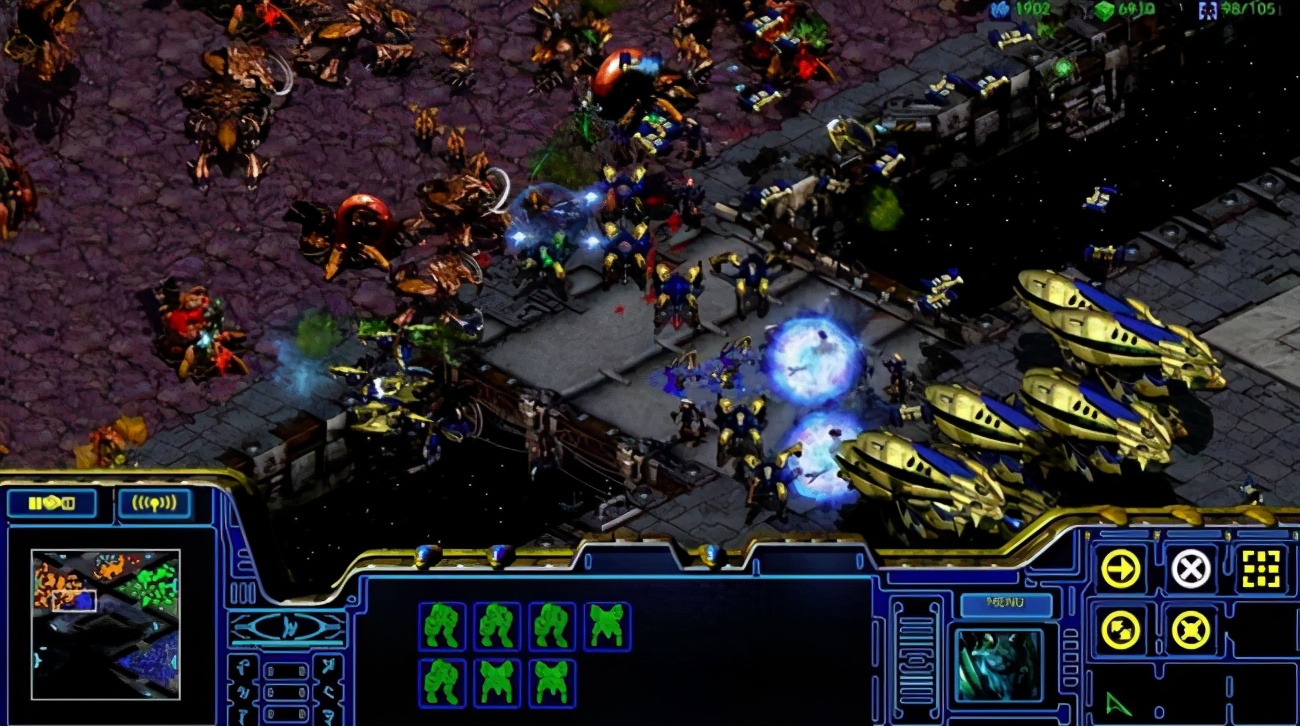Open the game Menu button

(x=1005, y=605)
